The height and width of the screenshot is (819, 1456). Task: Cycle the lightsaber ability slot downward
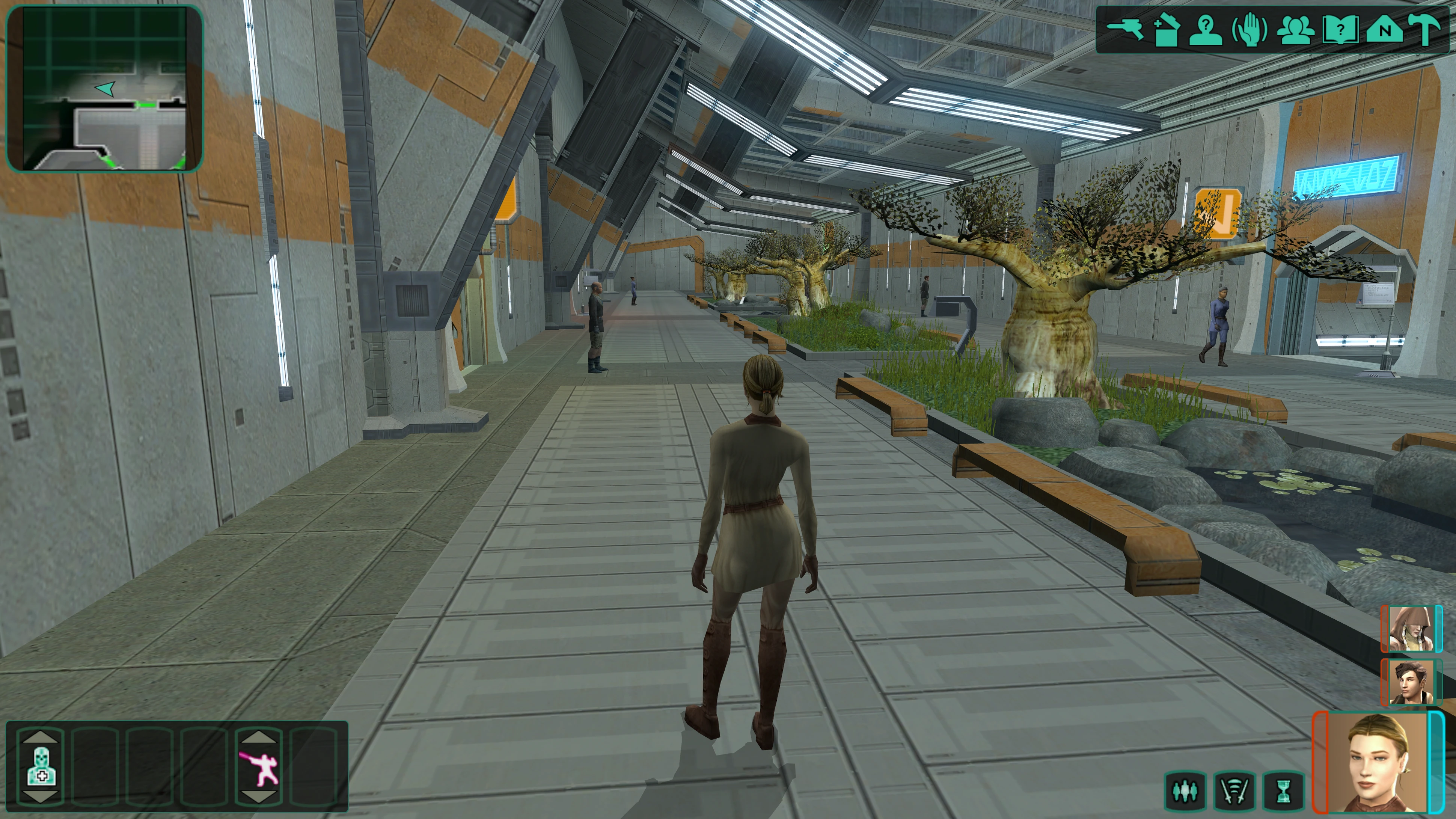tap(259, 797)
